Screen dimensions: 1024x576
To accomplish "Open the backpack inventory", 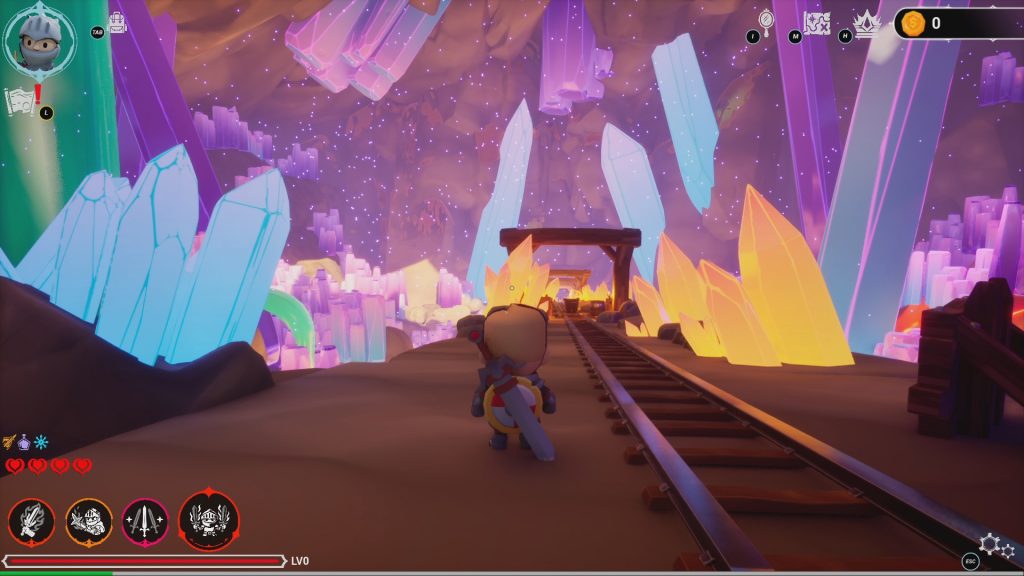I will [118, 22].
